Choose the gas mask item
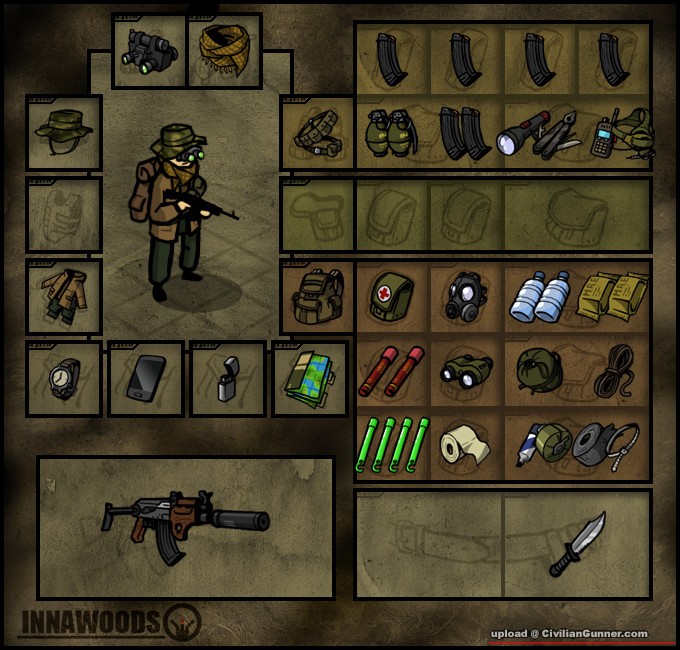The height and width of the screenshot is (650, 680). (x=465, y=297)
